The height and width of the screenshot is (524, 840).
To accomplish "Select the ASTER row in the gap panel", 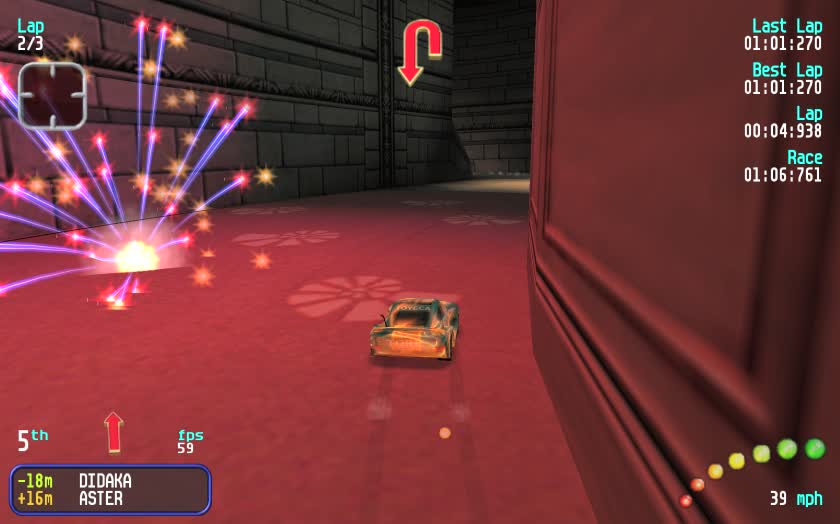I will click(x=109, y=498).
